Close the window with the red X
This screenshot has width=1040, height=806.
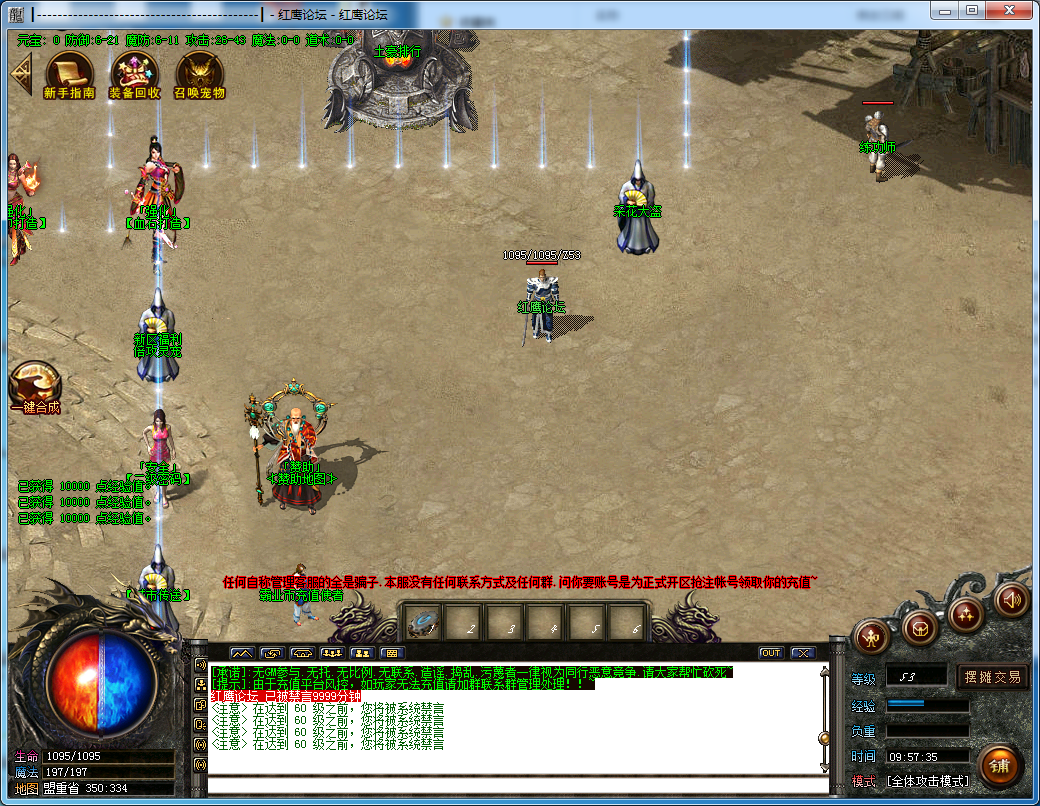[x=1010, y=10]
